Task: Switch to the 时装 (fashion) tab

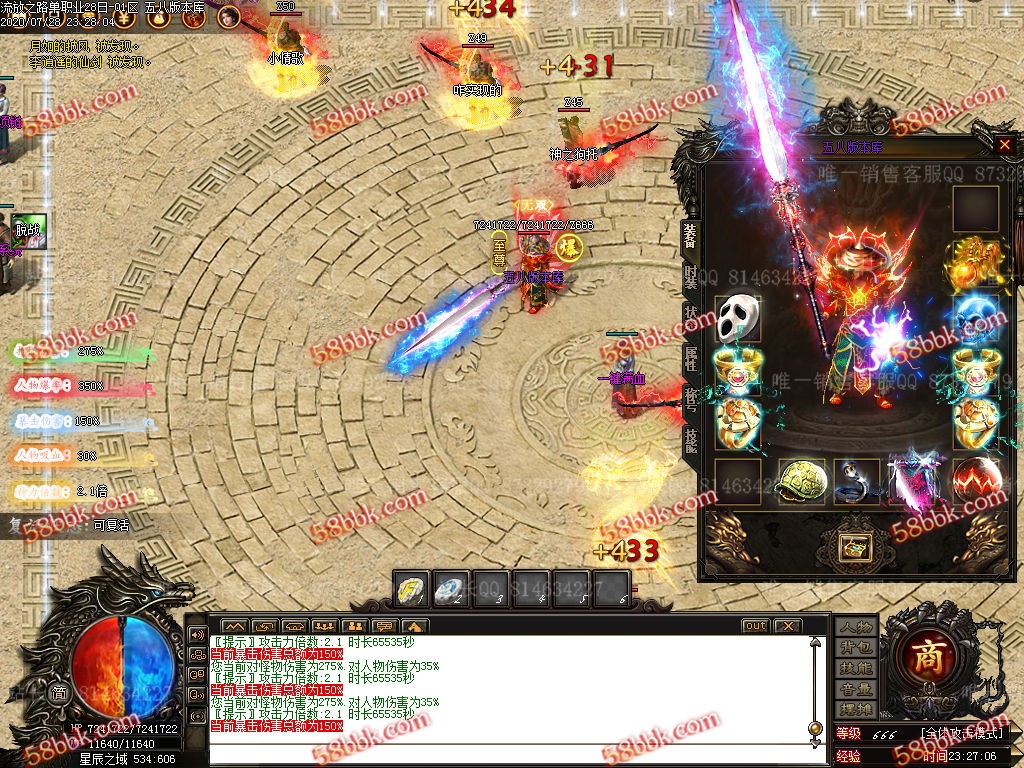Action: [691, 277]
